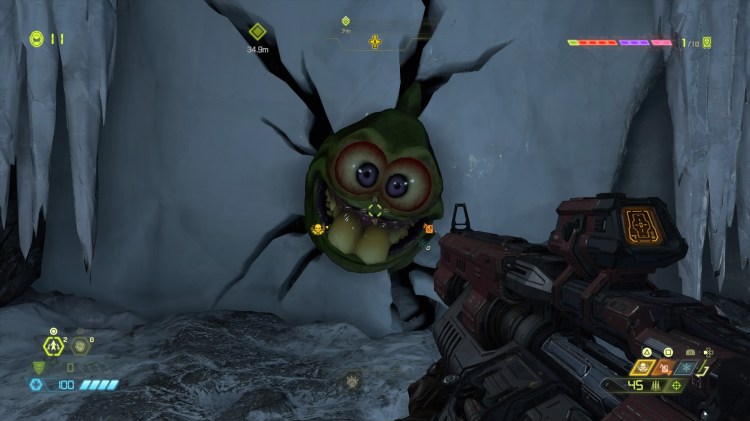
Task: Activate the blue Ice Bomb snowflake icon
Action: [x=685, y=367]
